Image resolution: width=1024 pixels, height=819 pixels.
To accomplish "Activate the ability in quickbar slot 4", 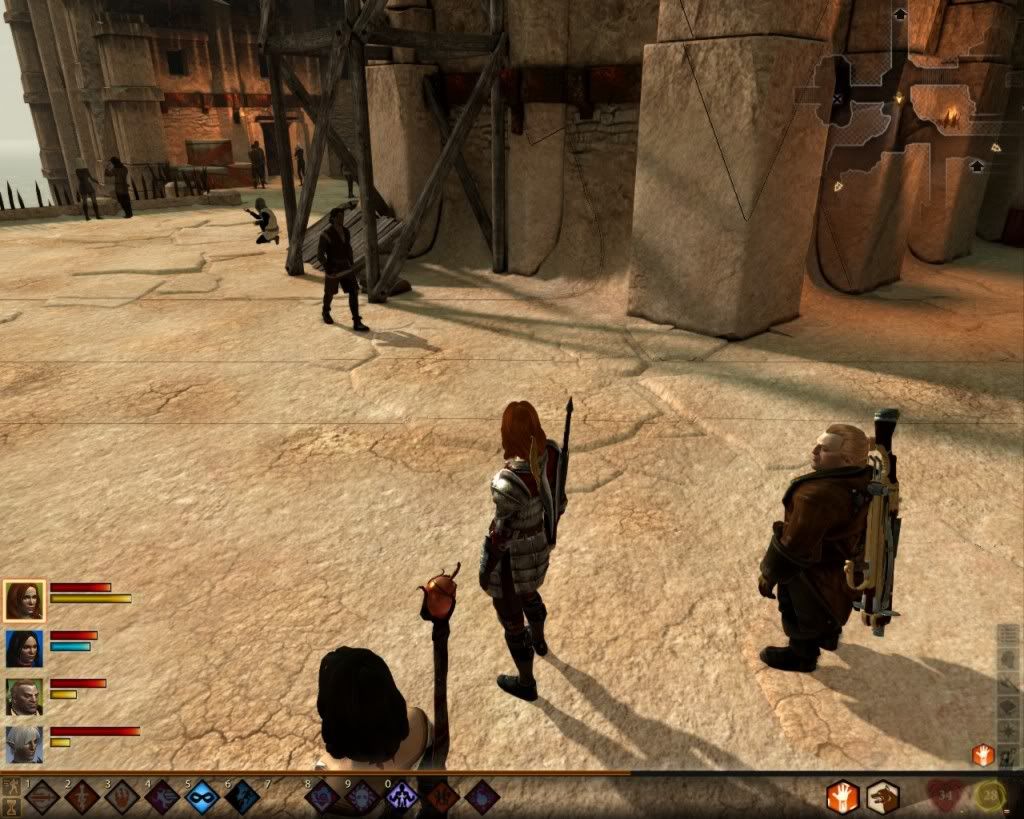I will 162,798.
